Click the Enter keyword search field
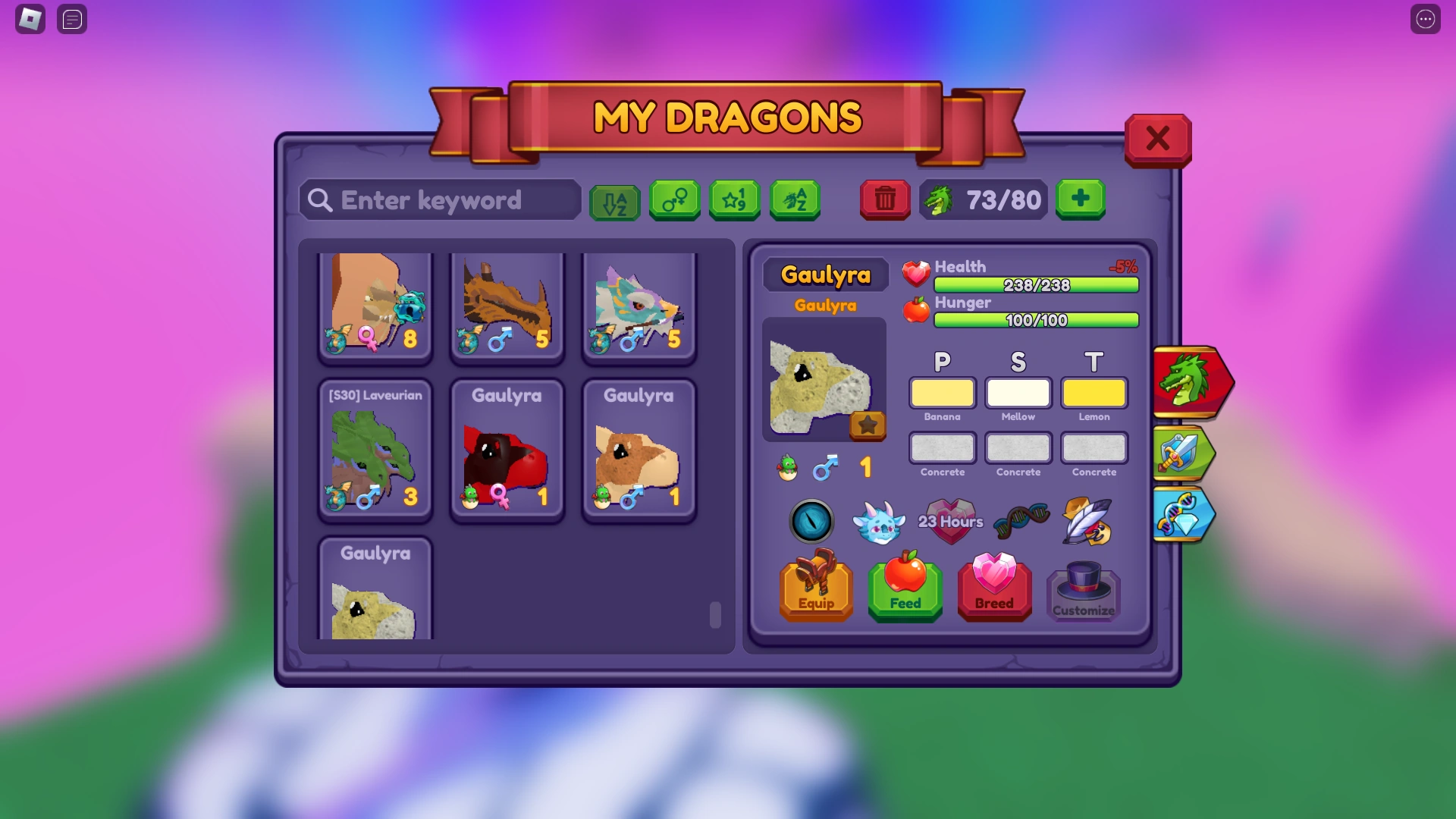Image resolution: width=1456 pixels, height=819 pixels. pos(440,199)
